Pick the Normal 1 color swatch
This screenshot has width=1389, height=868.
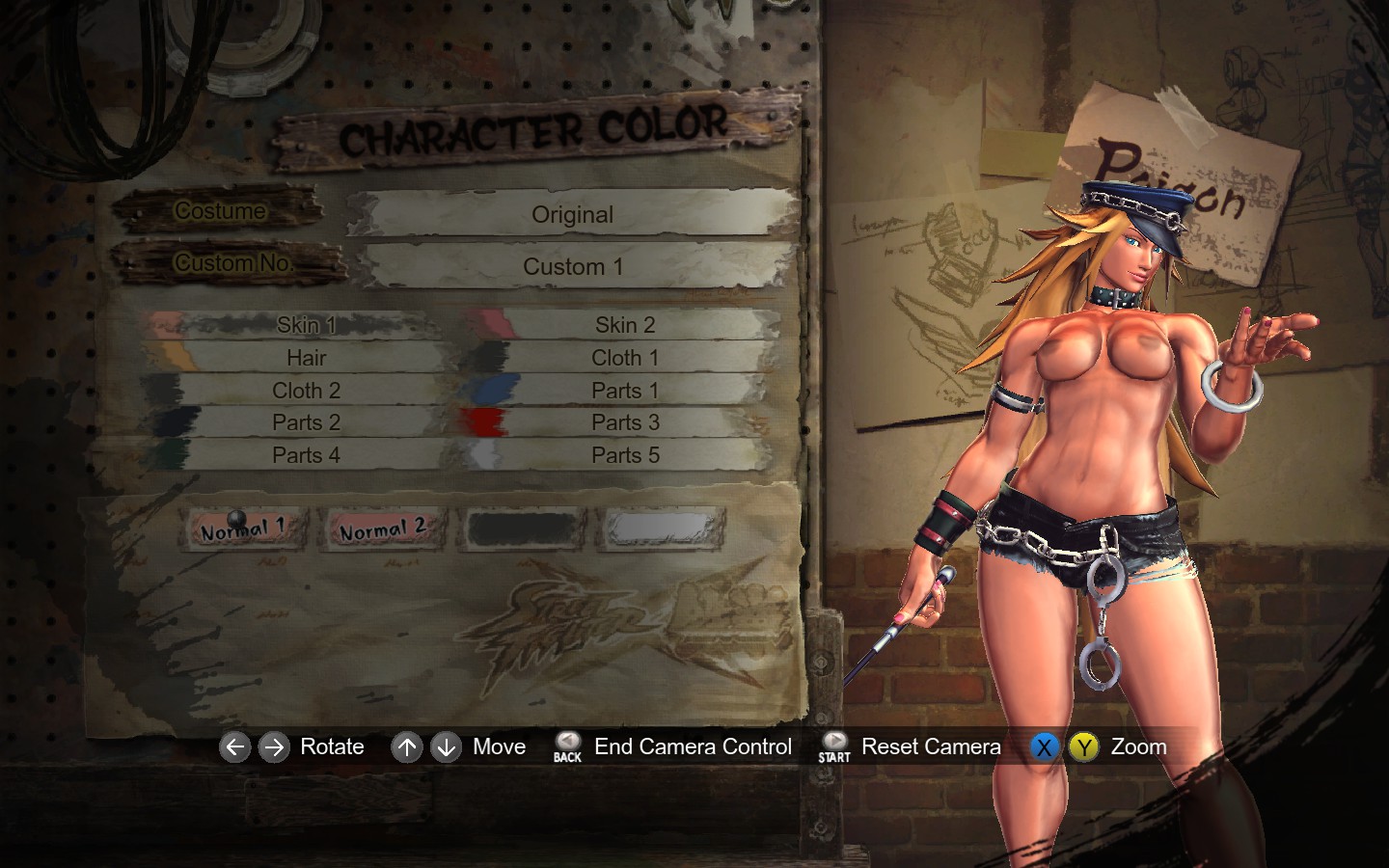pyautogui.click(x=244, y=529)
